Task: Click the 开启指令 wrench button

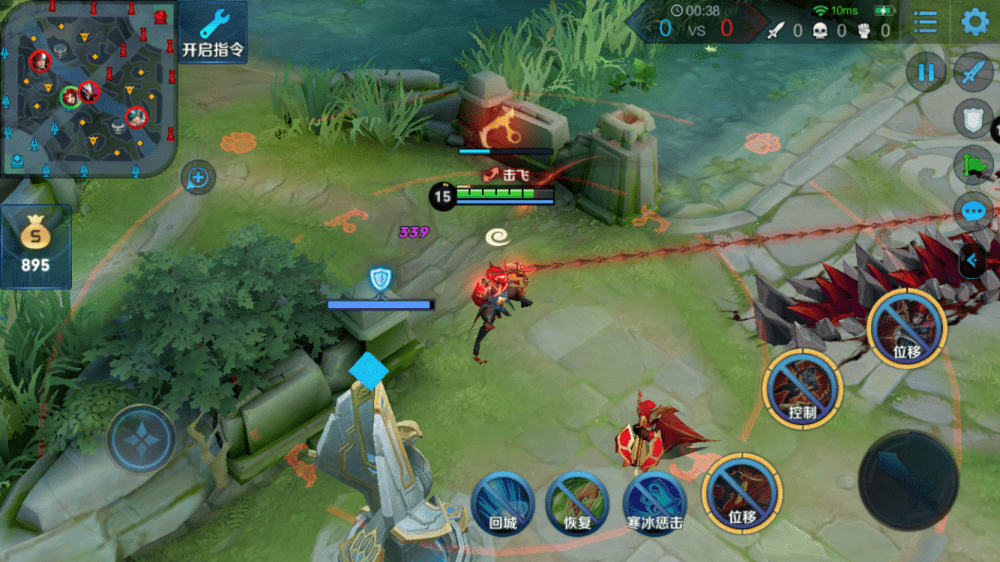Action: pyautogui.click(x=213, y=32)
